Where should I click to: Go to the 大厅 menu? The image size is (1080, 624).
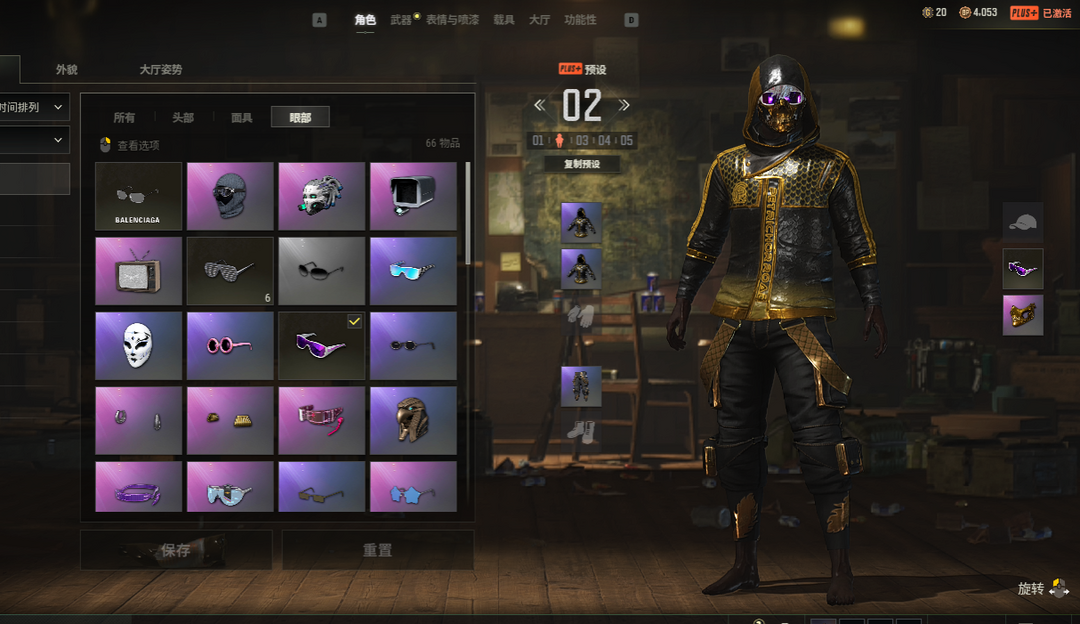pyautogui.click(x=539, y=20)
